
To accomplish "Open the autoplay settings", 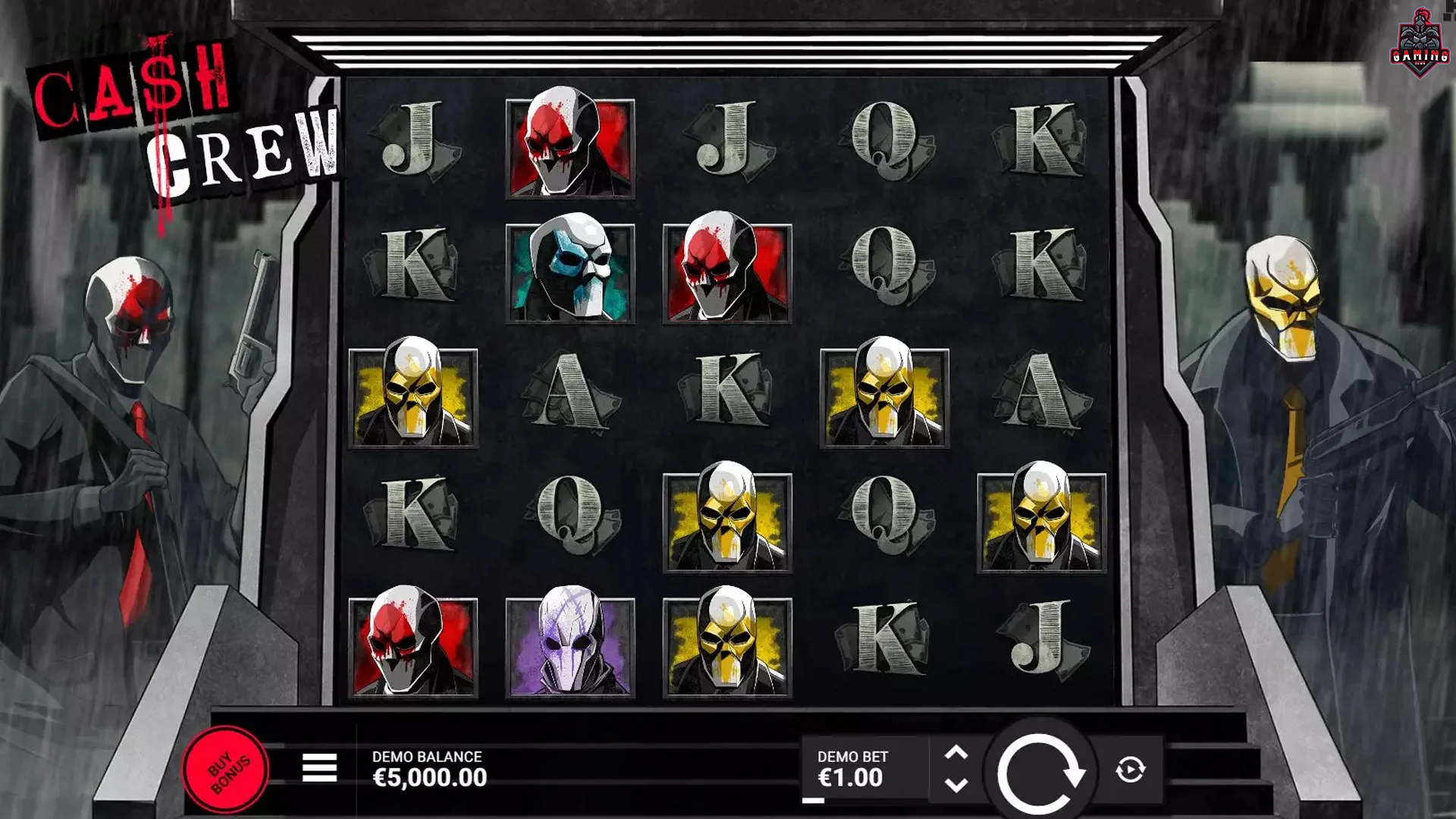I will [x=1130, y=770].
